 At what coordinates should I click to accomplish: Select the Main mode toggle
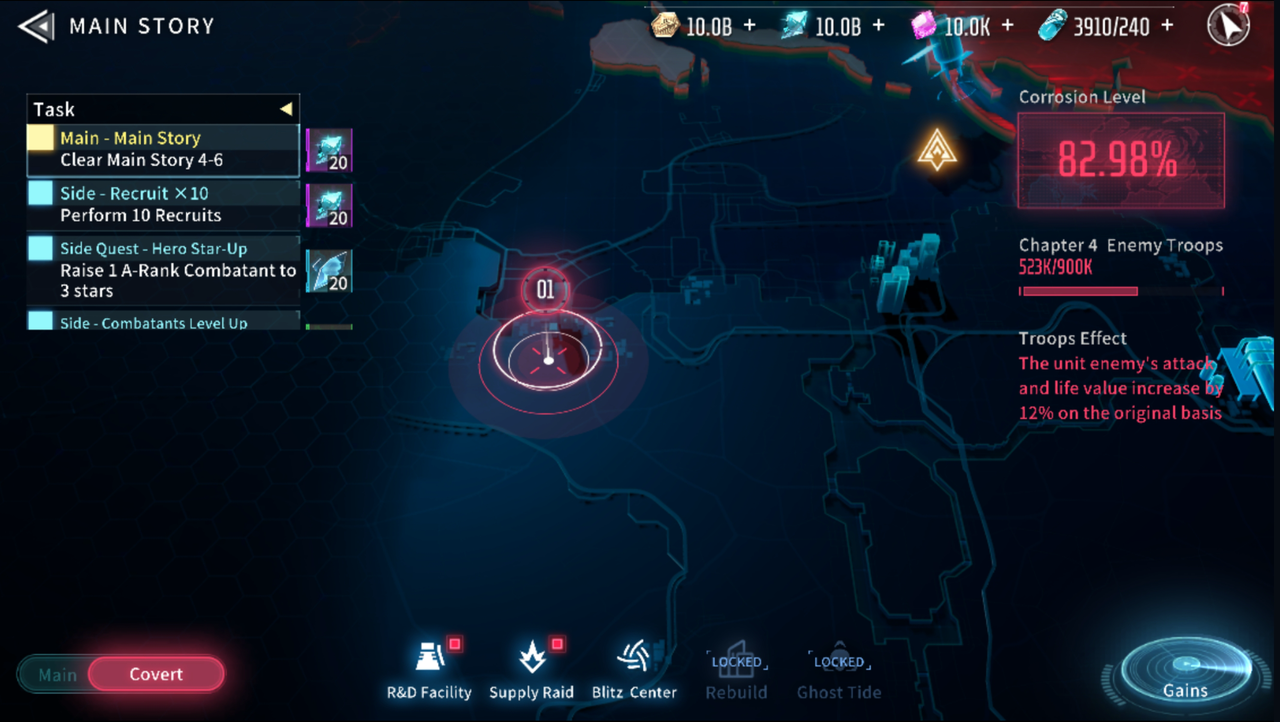[58, 674]
